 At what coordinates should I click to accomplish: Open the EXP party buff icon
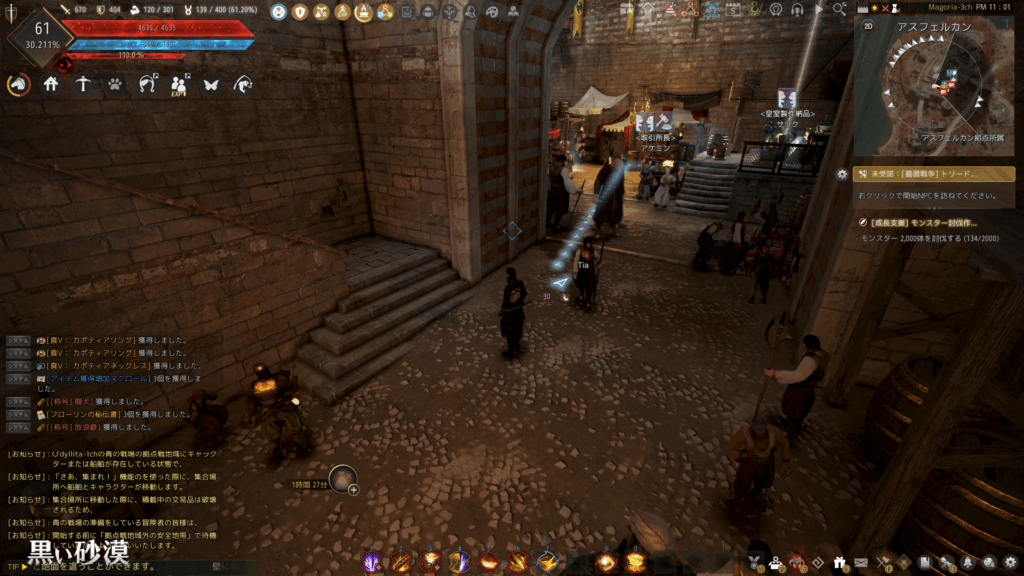tap(180, 86)
